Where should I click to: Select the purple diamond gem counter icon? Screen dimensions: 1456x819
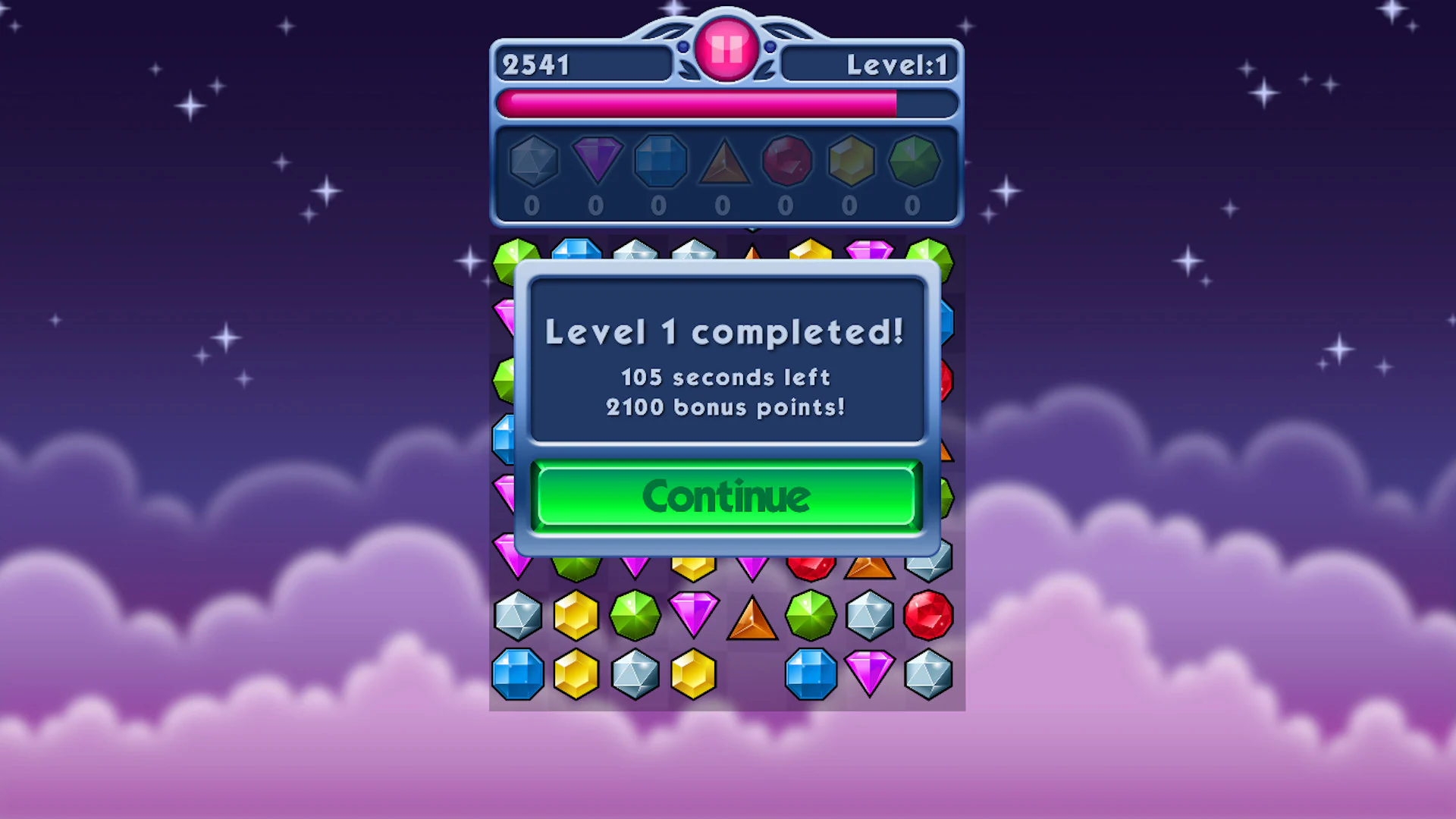(x=597, y=159)
